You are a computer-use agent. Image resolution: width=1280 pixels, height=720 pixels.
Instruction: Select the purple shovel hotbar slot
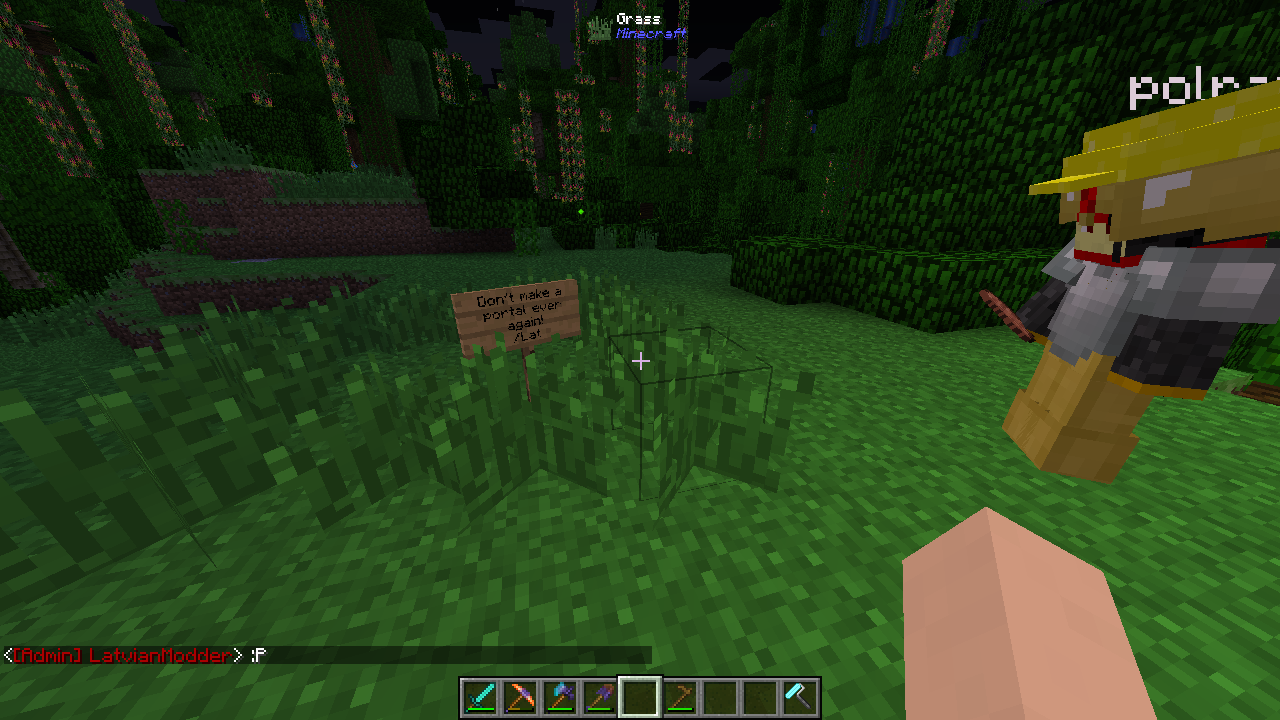coord(600,697)
